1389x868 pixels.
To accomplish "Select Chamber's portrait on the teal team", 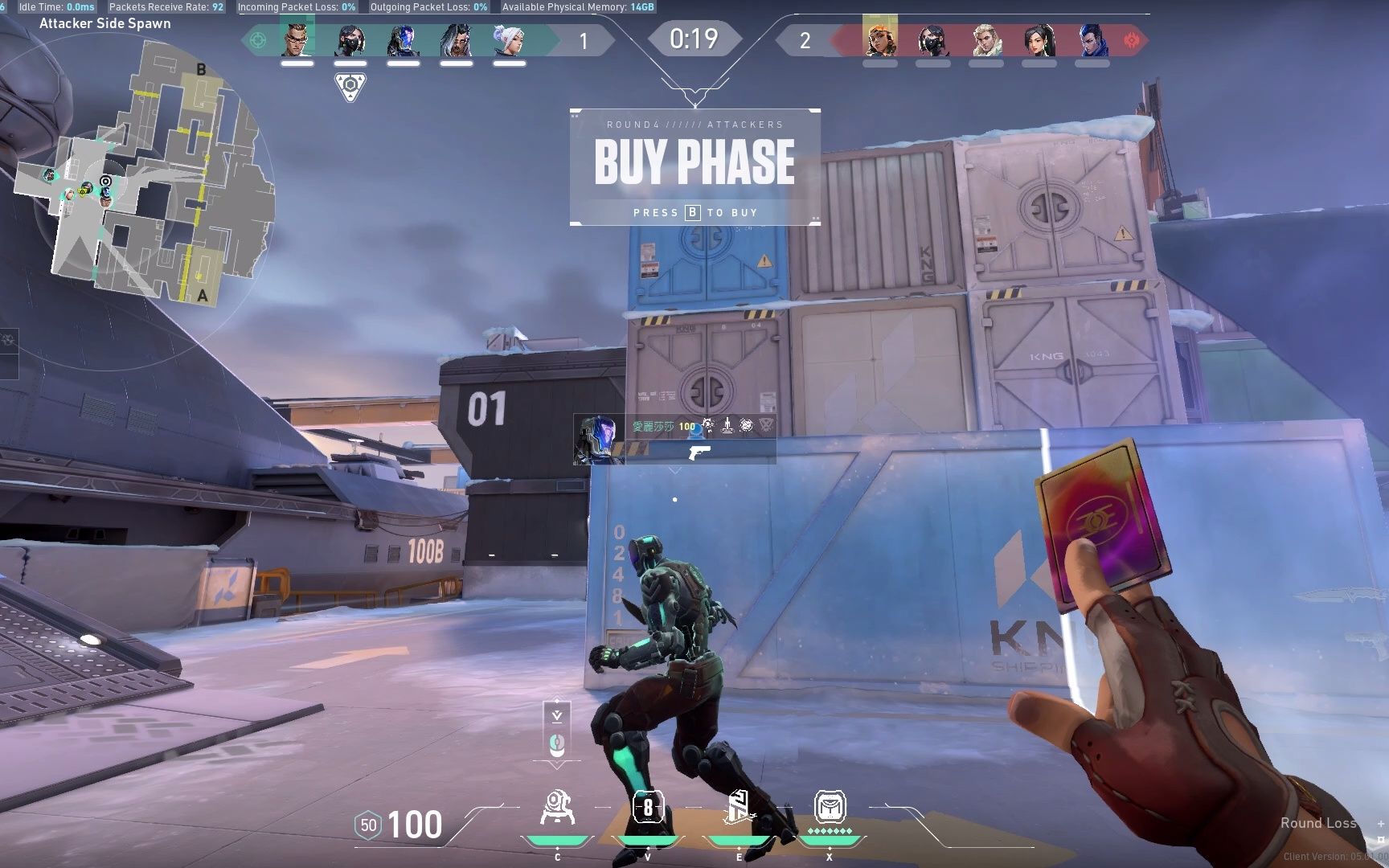I will (x=297, y=39).
